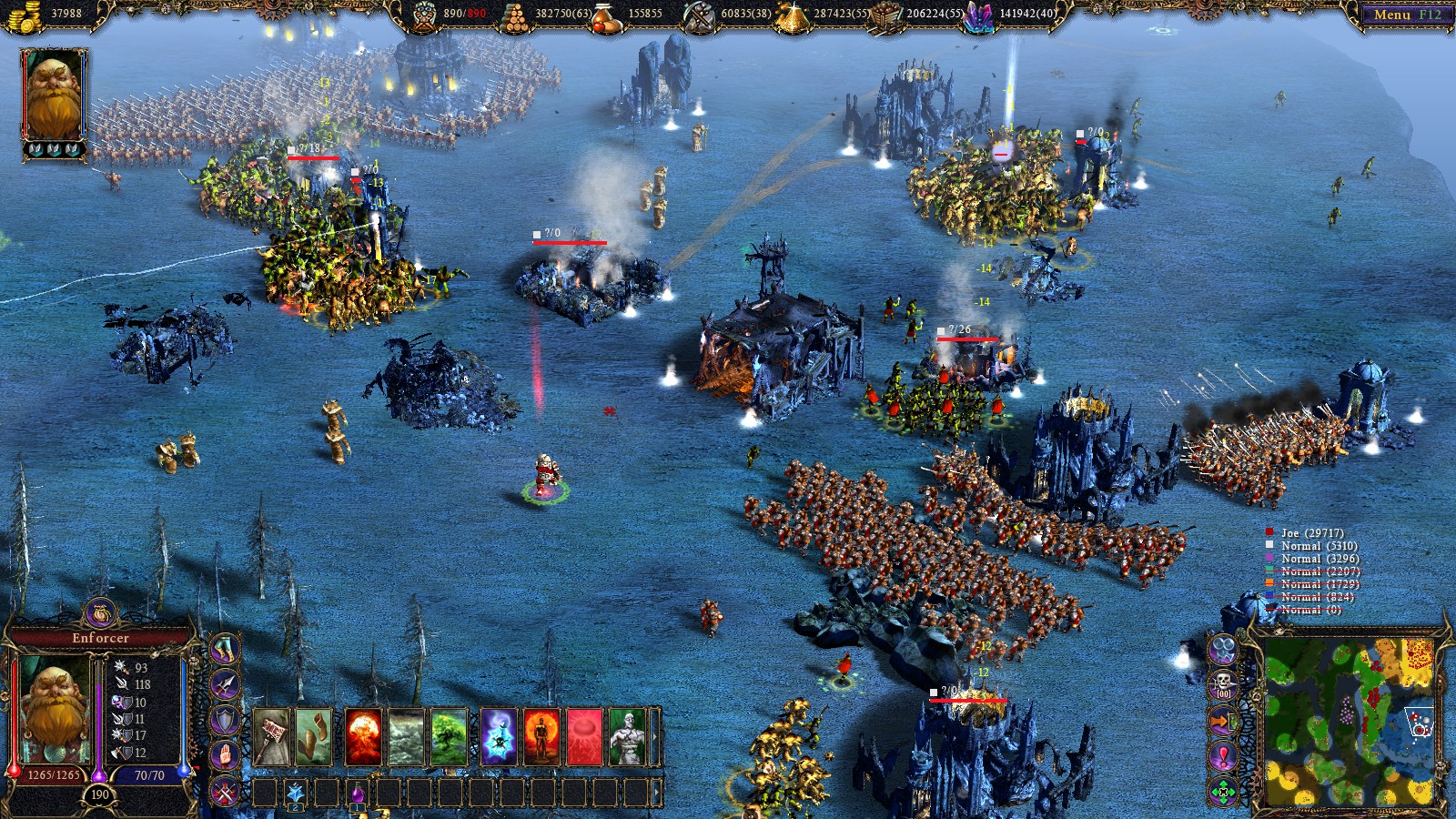Screen dimensions: 1456x819
Task: Select the storm cloud spell card
Action: 407,734
